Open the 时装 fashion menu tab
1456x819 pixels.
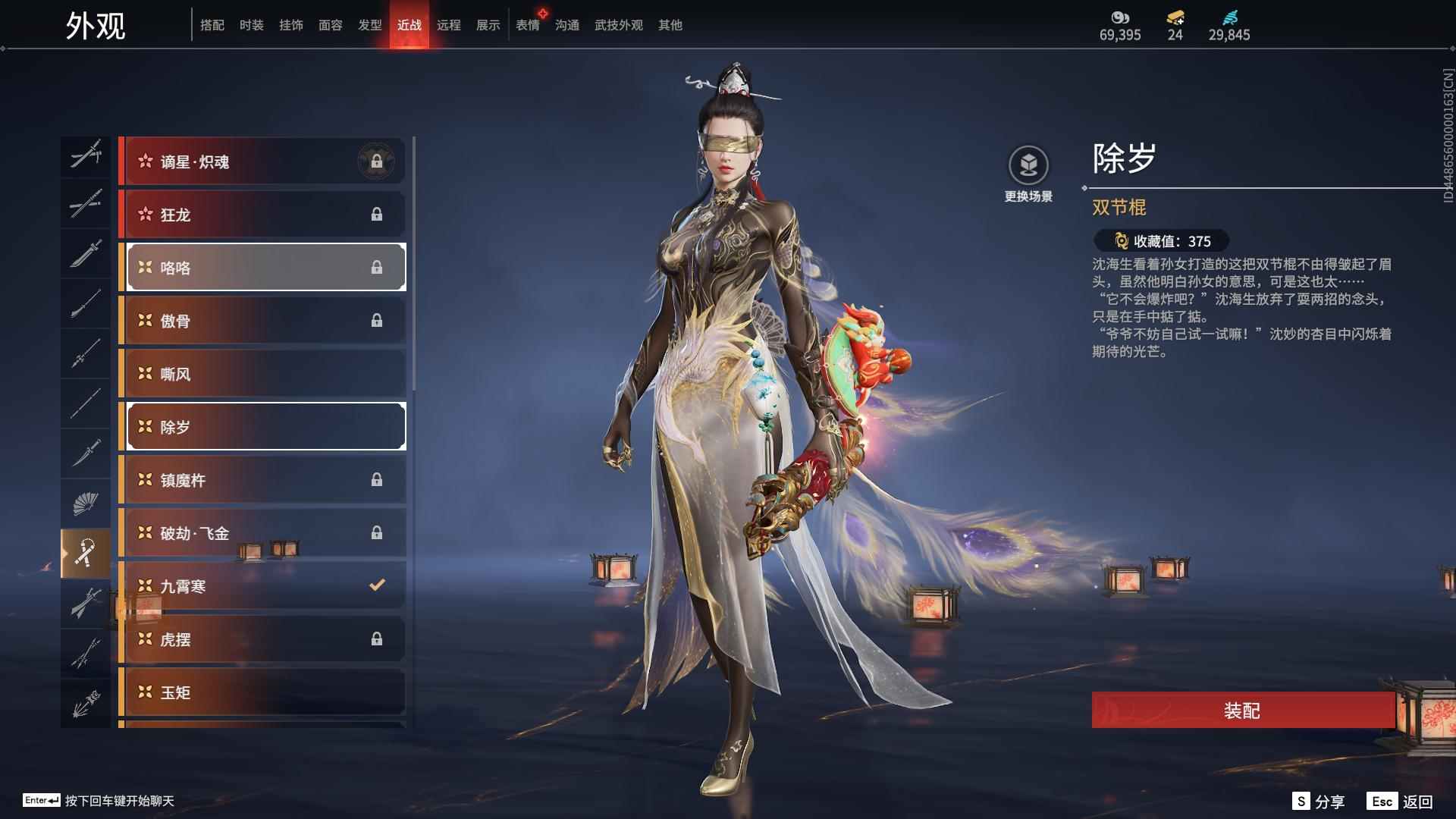point(250,24)
